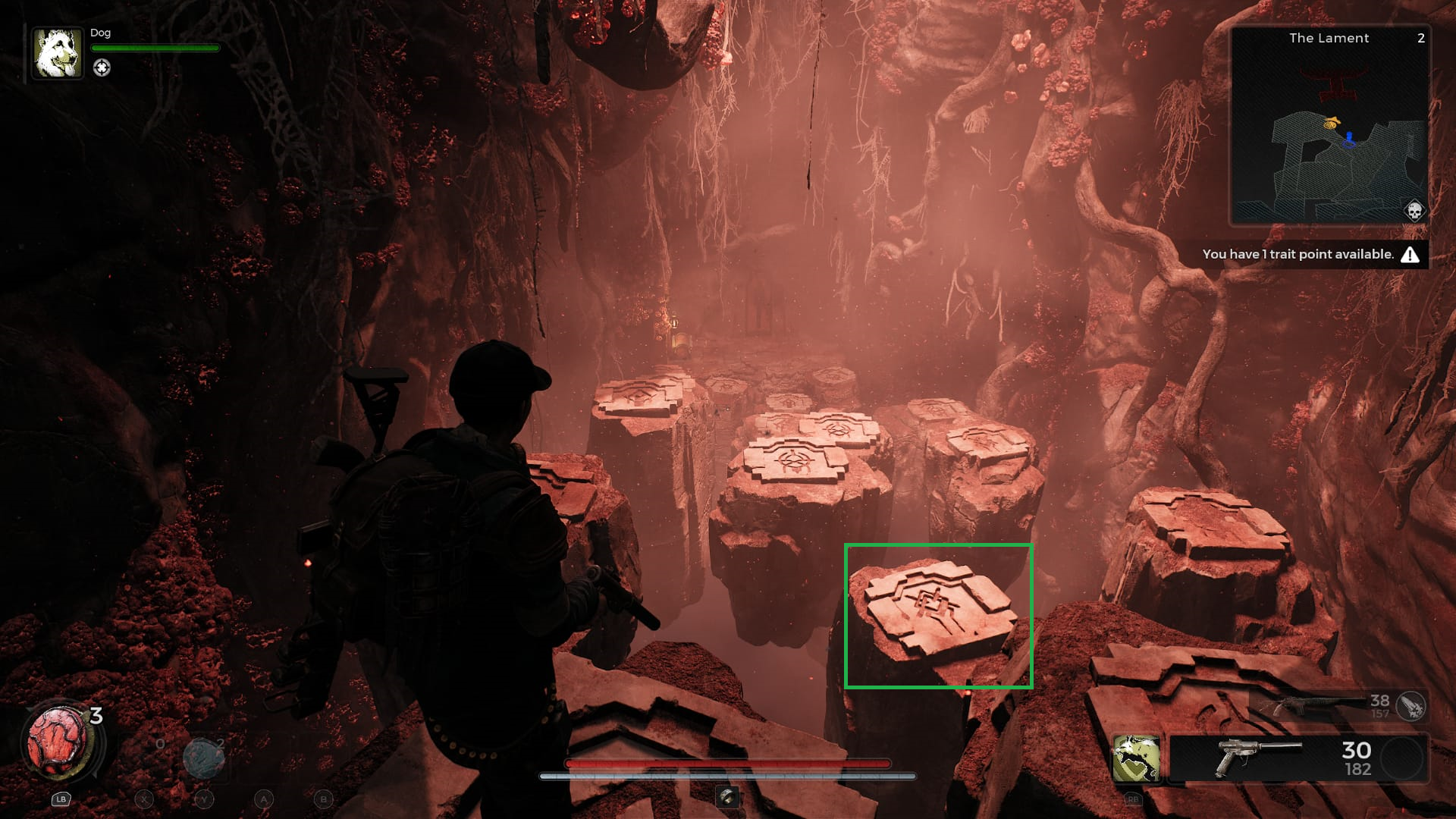
Task: Select The Lament title on the minimap
Action: coord(1329,38)
